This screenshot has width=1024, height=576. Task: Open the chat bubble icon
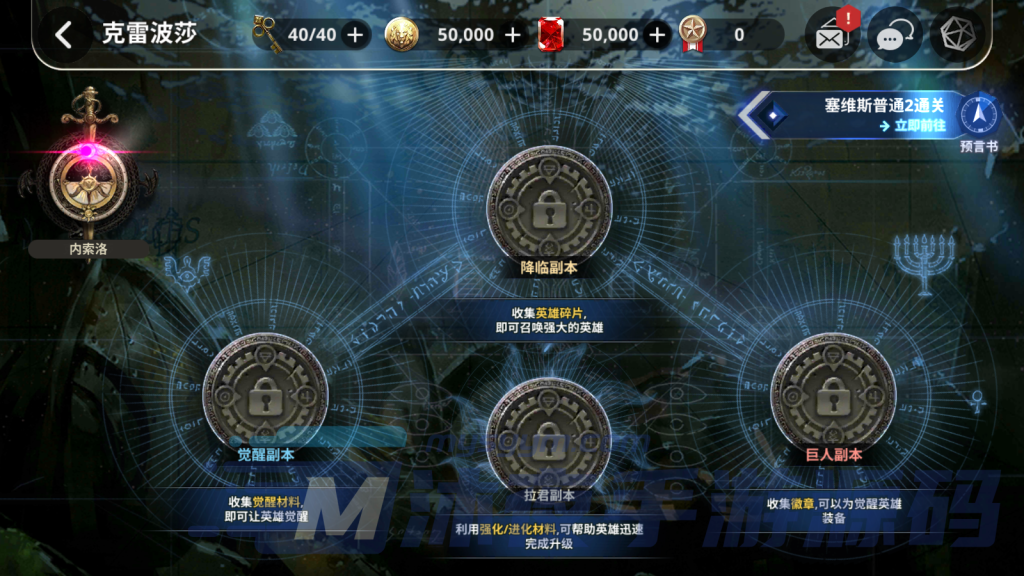[x=892, y=37]
